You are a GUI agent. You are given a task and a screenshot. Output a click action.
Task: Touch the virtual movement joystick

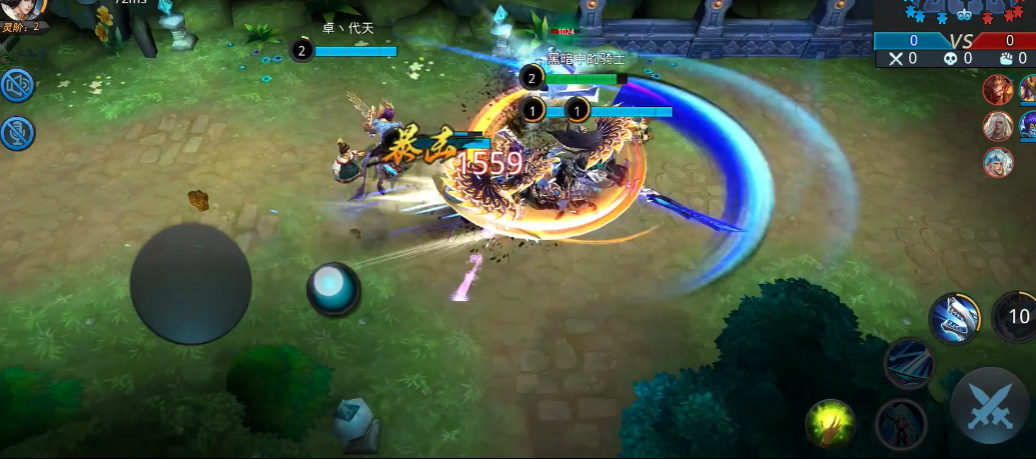(x=190, y=283)
